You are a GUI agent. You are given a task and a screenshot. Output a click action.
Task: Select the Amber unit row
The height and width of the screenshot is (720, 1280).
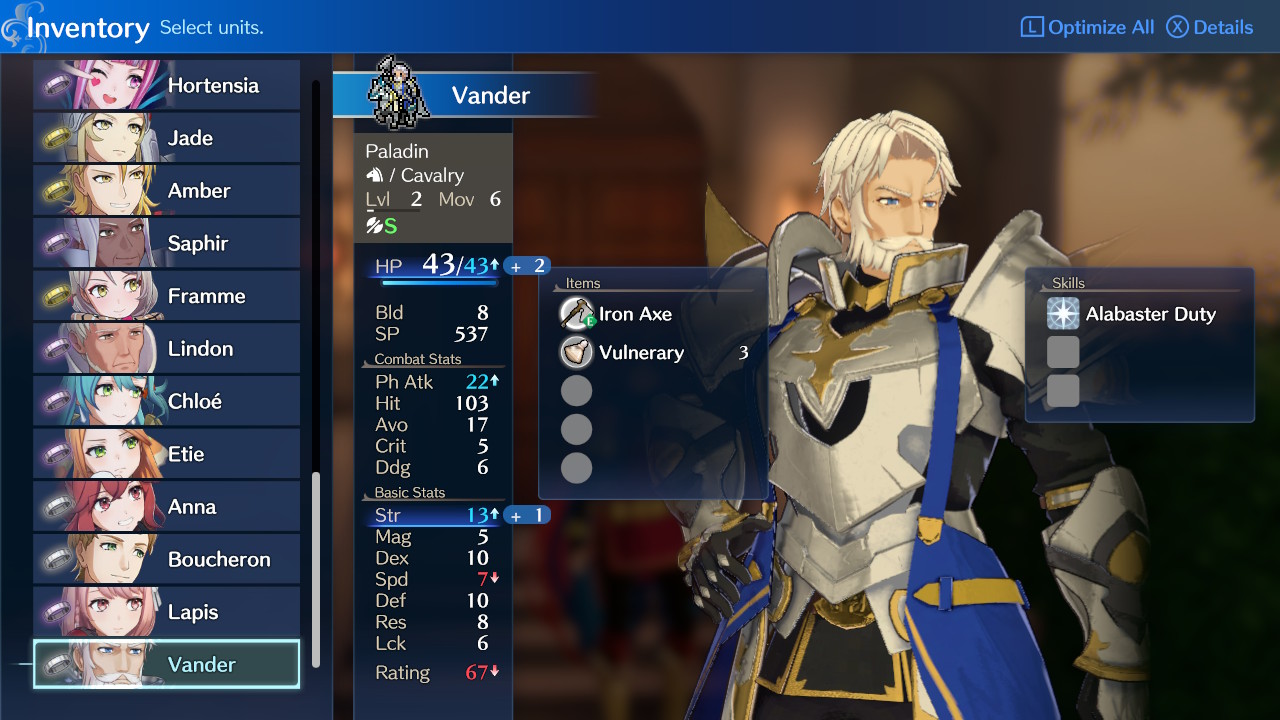tap(167, 191)
